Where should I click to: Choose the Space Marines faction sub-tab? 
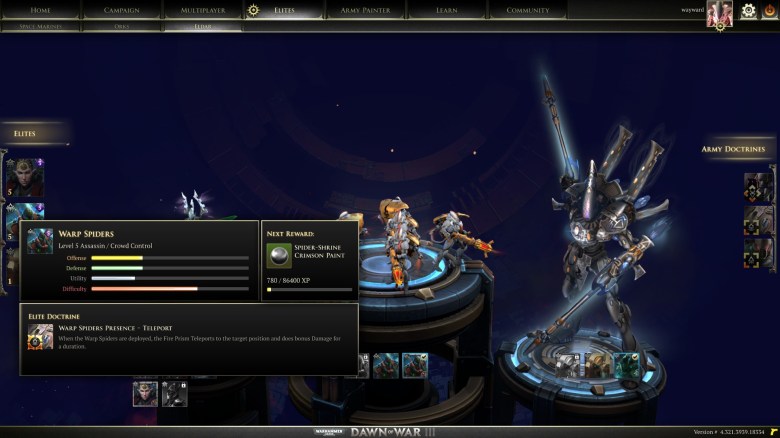tap(41, 26)
